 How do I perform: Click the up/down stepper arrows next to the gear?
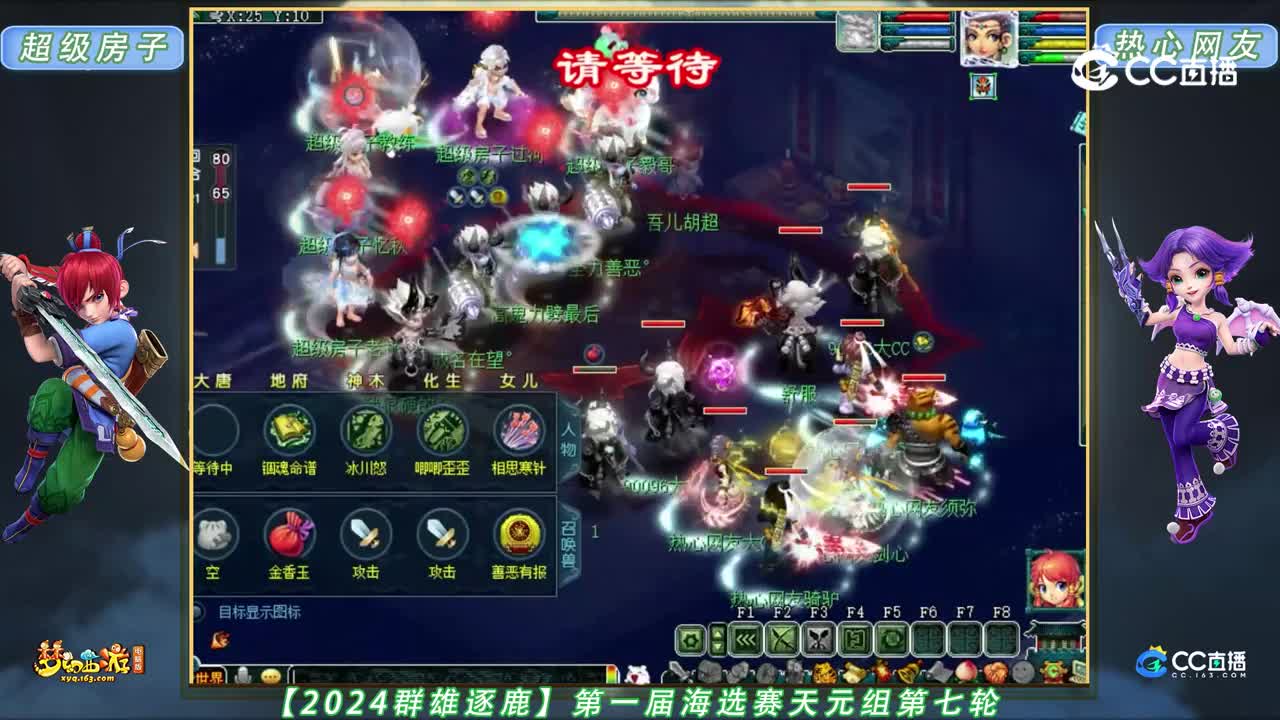coord(716,640)
